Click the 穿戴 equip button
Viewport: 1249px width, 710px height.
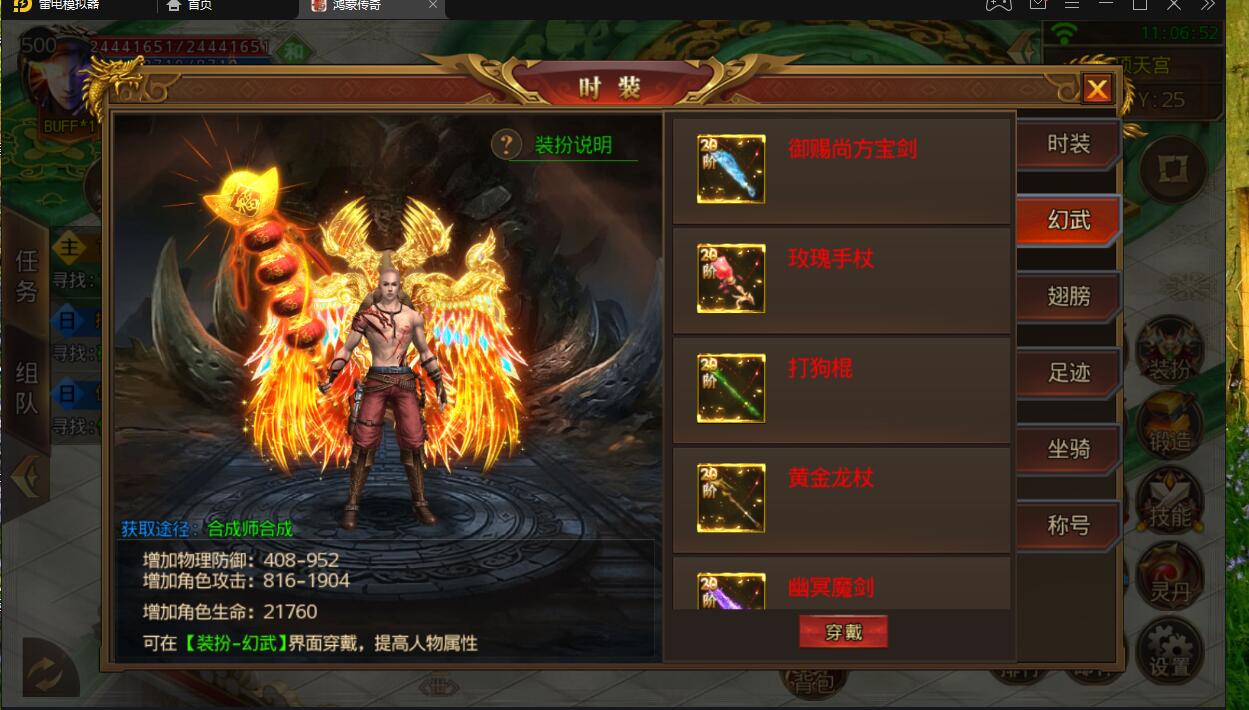[842, 632]
